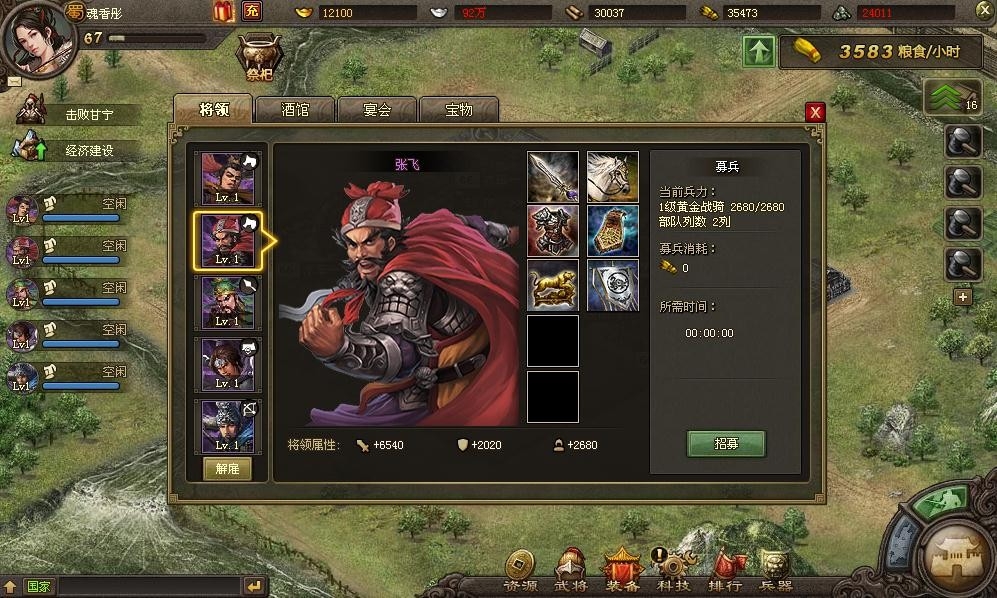Select the spear weapon equipment slot
The width and height of the screenshot is (997, 598).
[553, 177]
